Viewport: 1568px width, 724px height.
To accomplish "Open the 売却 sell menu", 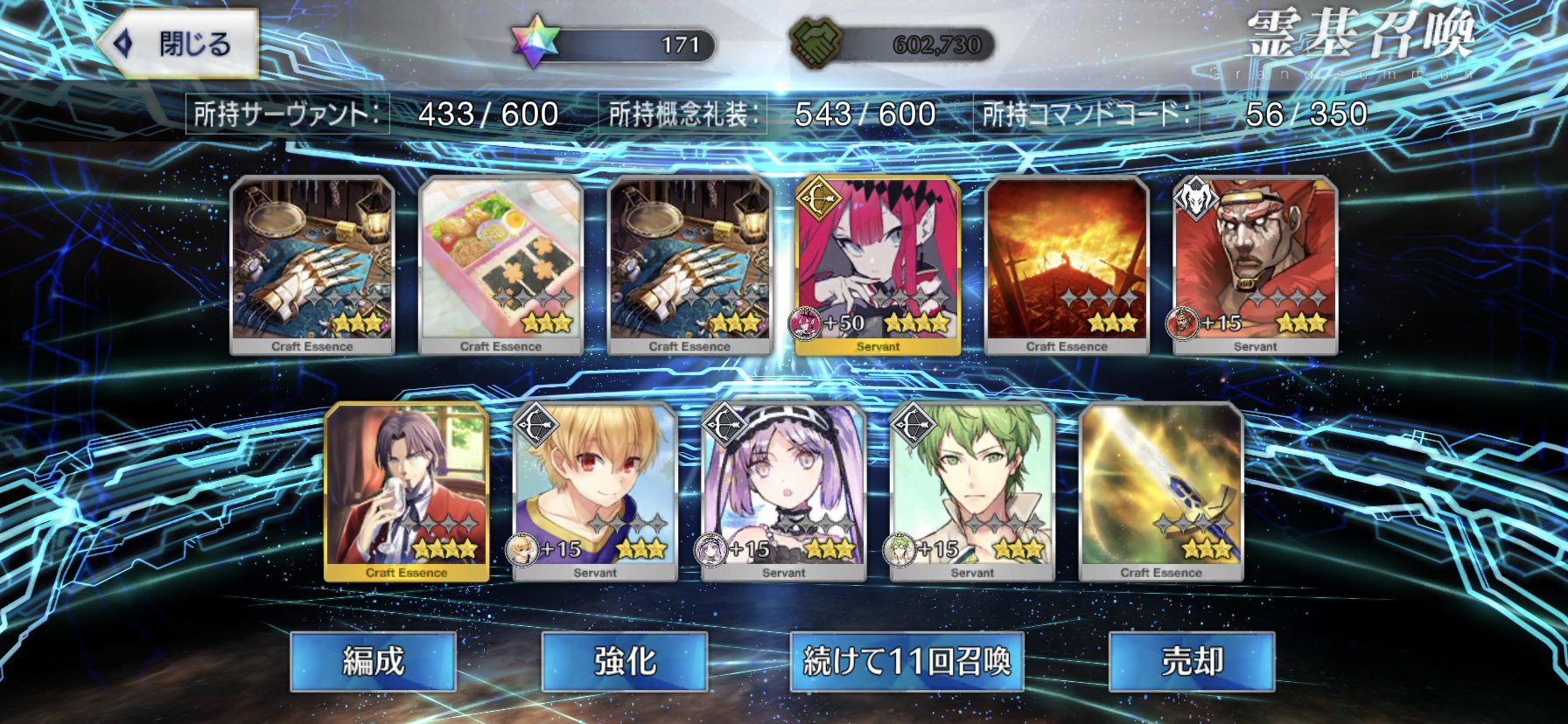I will 1191,661.
